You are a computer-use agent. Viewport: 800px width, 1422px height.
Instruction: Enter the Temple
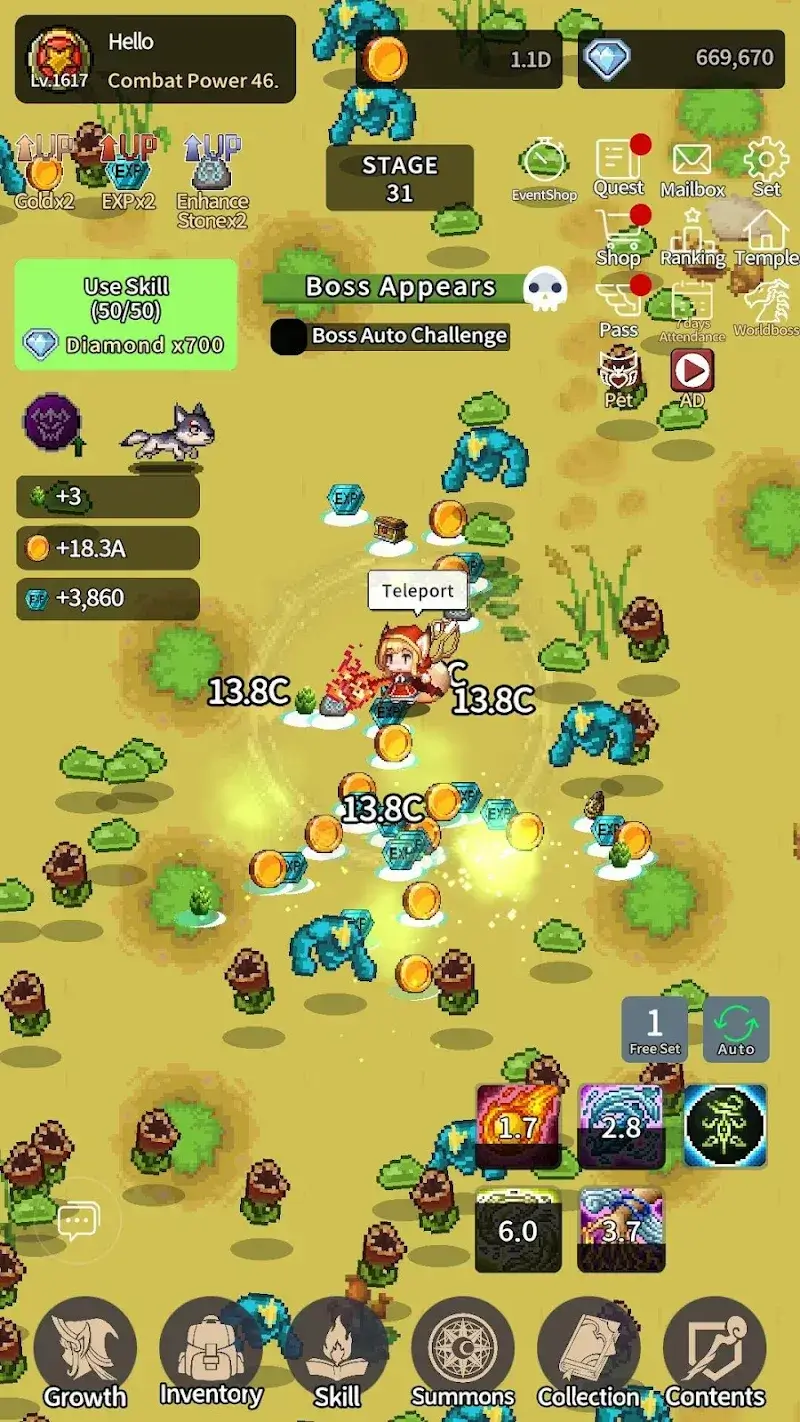[x=766, y=238]
